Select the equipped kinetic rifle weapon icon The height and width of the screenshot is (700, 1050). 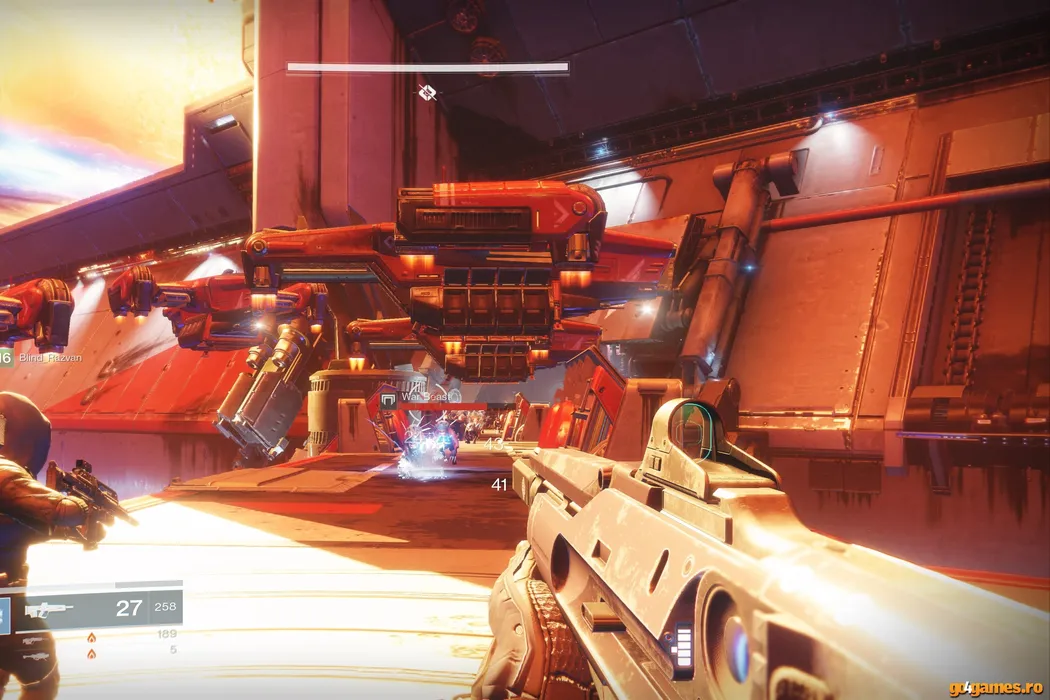click(x=49, y=608)
